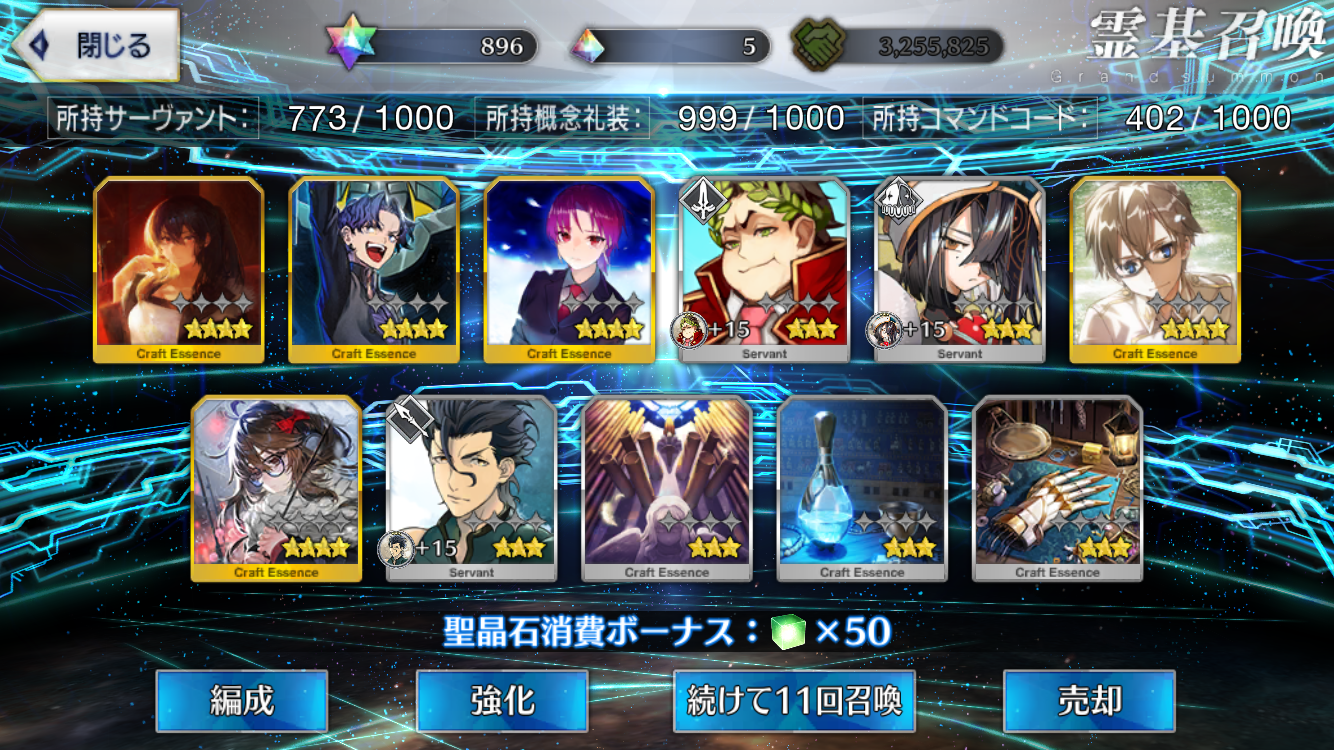
Task: Select the dark-haired woman in red Craft Essence
Action: (x=179, y=269)
